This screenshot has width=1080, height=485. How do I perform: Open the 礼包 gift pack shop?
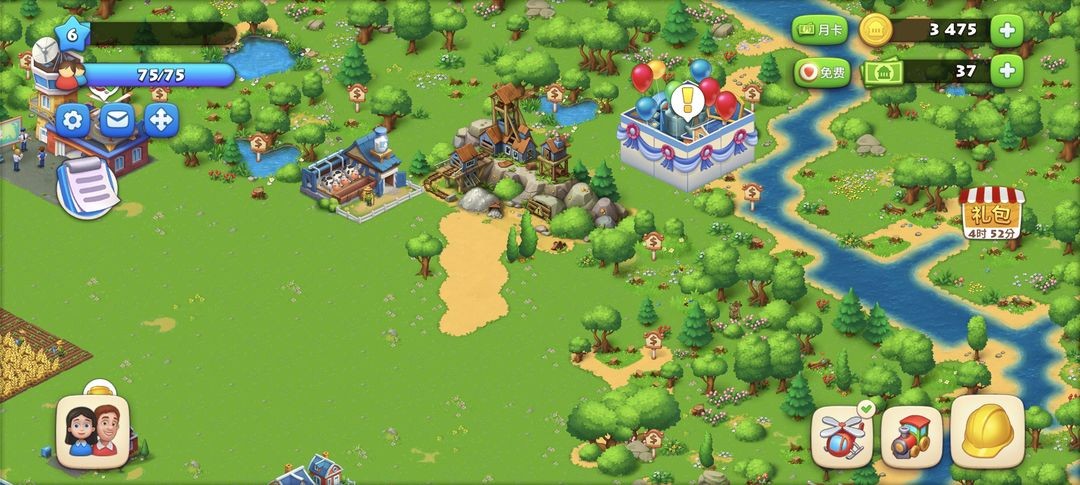click(989, 213)
